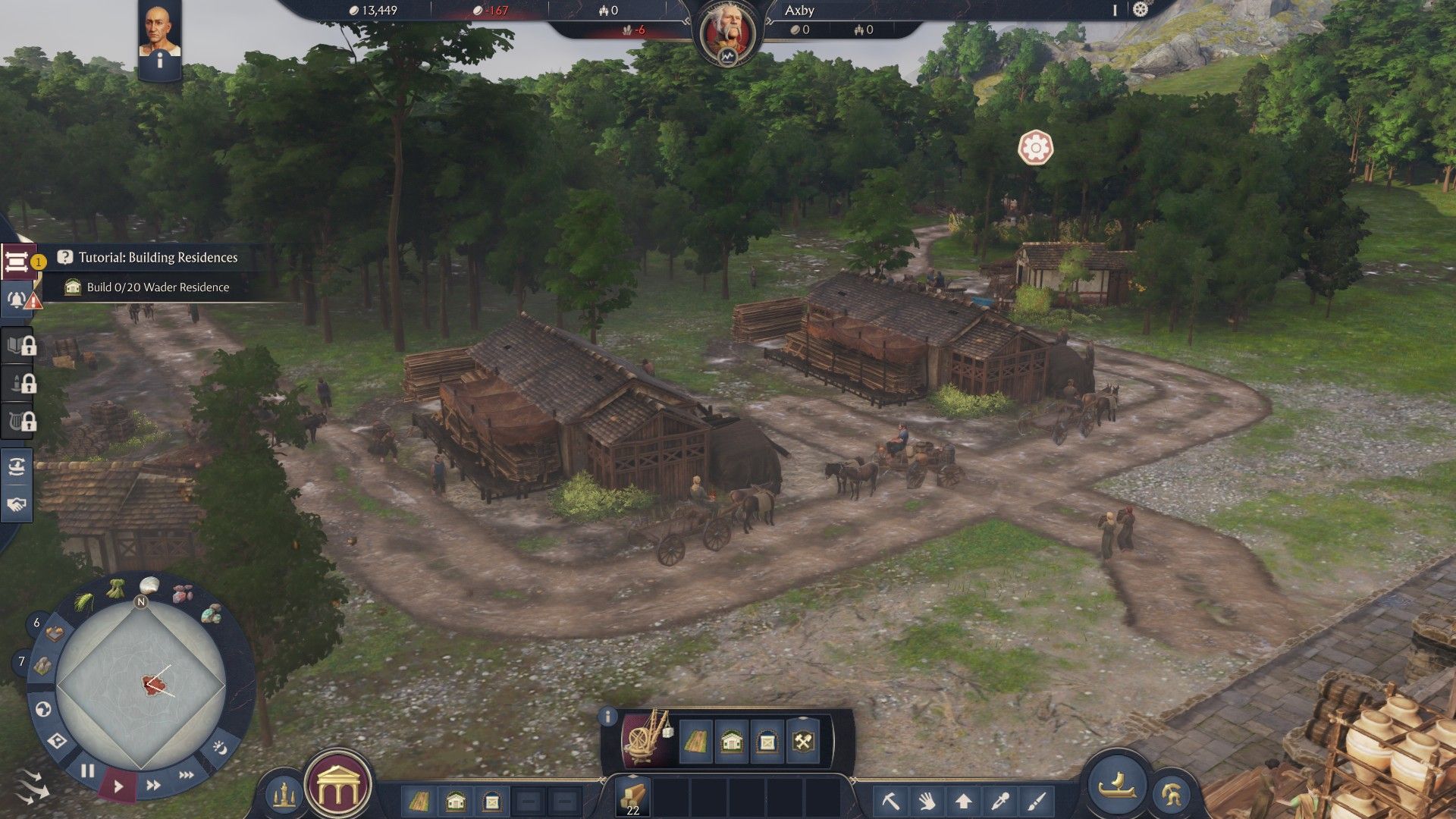
Task: Open the world map globe button
Action: coord(43,709)
